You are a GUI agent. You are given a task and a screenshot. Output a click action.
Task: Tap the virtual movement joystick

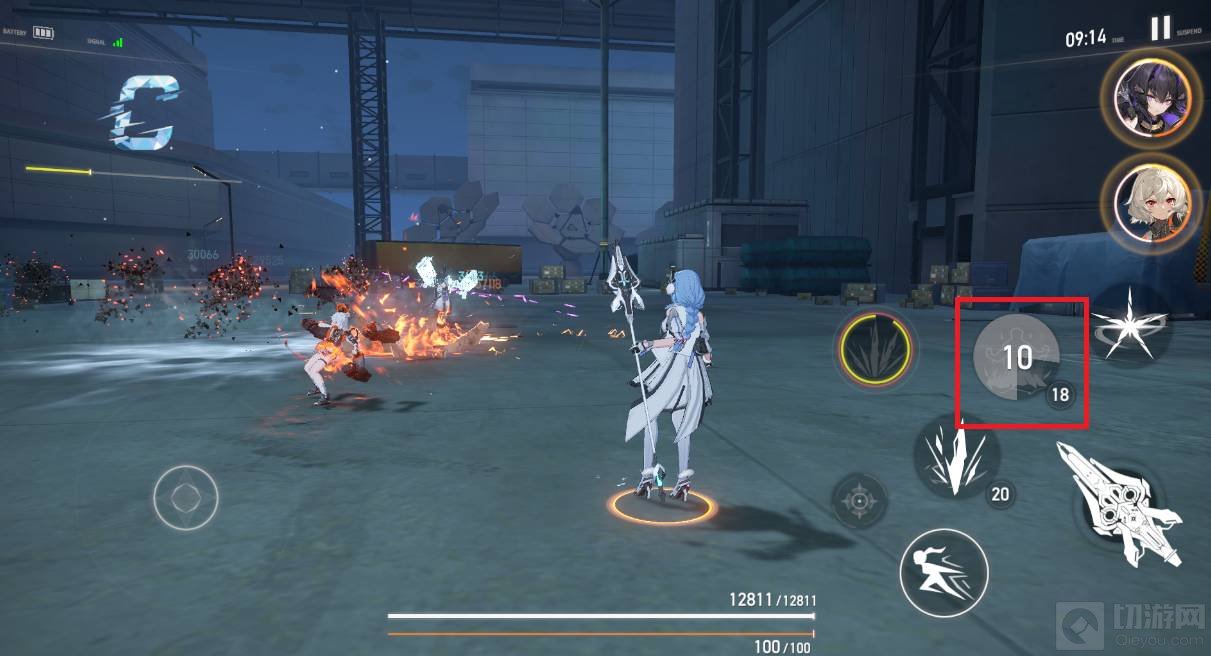point(186,497)
